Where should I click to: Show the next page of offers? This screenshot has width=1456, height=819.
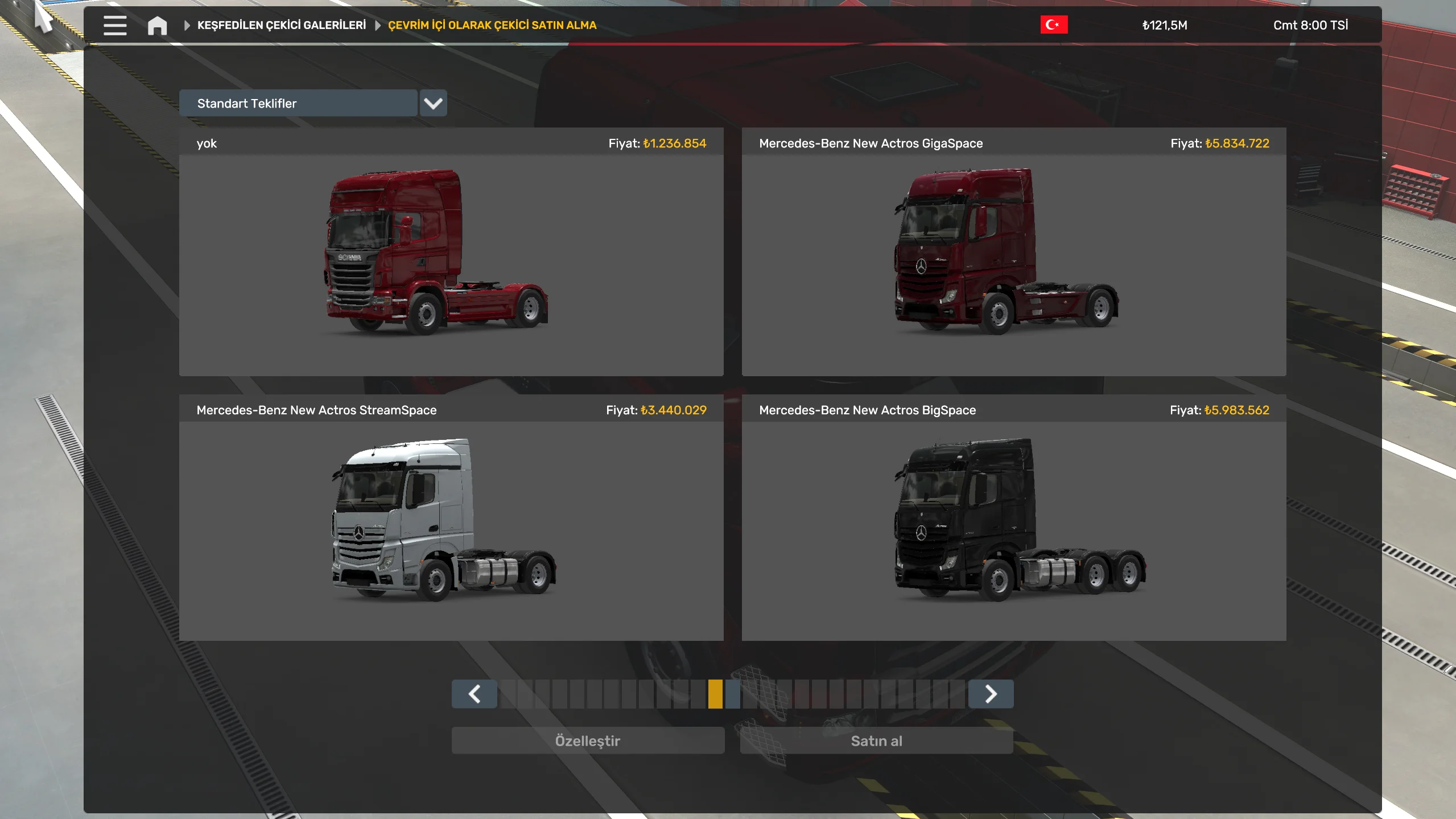pyautogui.click(x=990, y=694)
